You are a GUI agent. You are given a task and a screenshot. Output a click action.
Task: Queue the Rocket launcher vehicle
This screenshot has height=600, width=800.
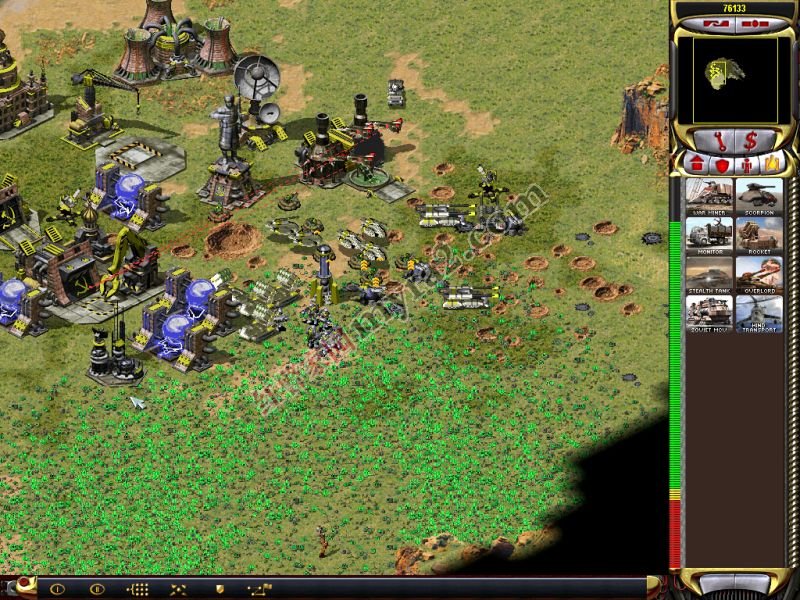(759, 236)
